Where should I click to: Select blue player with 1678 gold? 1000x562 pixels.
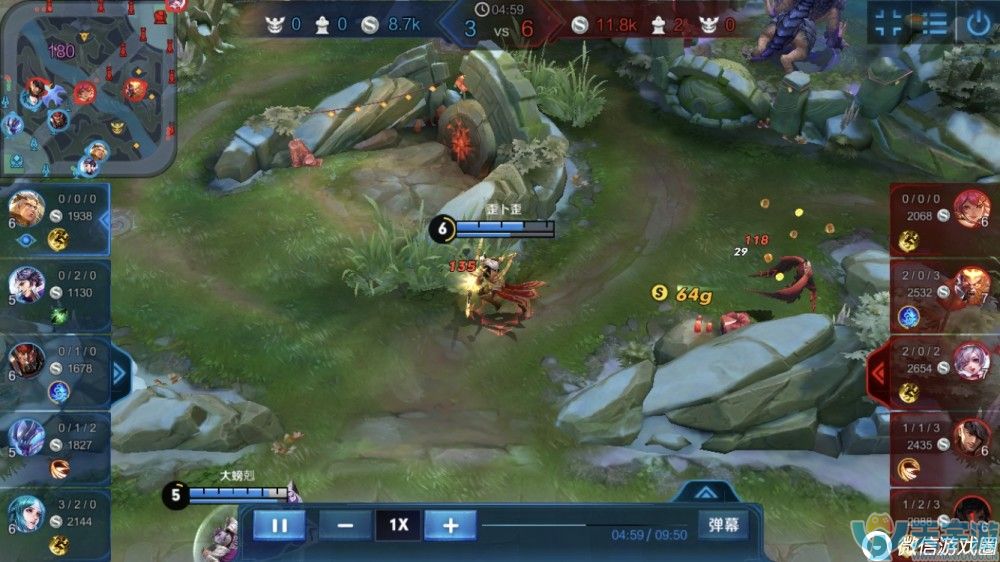coord(55,372)
